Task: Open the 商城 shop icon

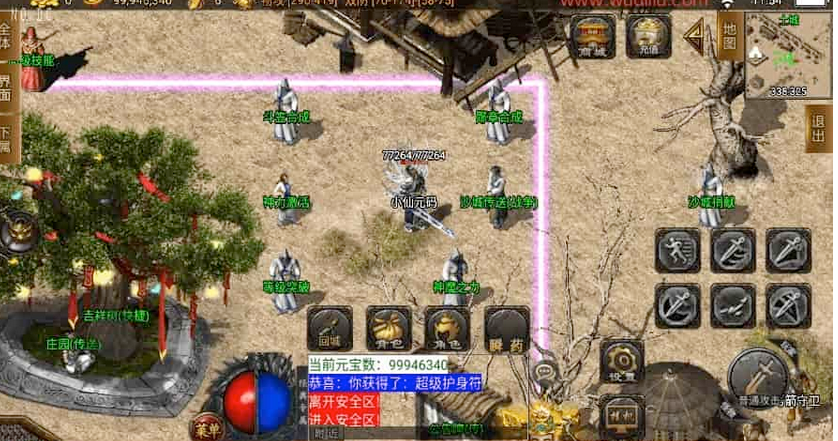Action: (x=593, y=37)
